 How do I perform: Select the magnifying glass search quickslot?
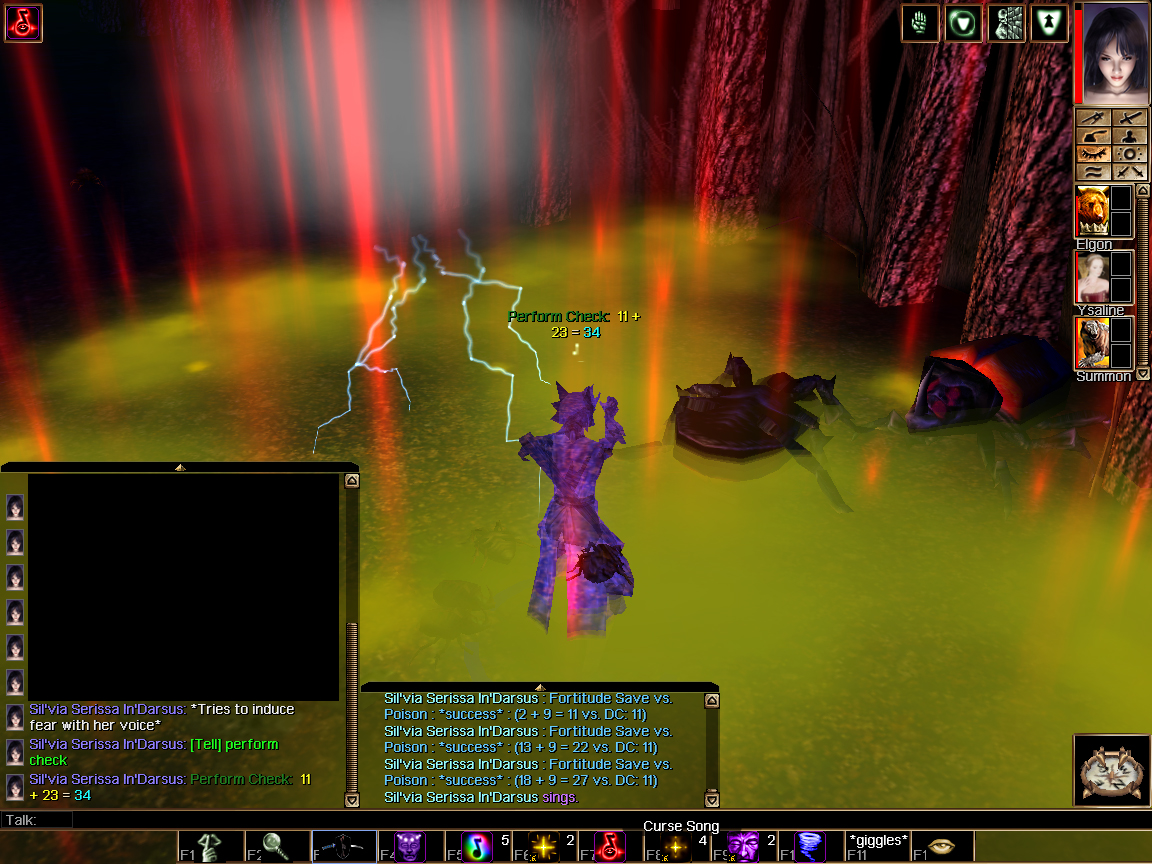click(x=276, y=847)
